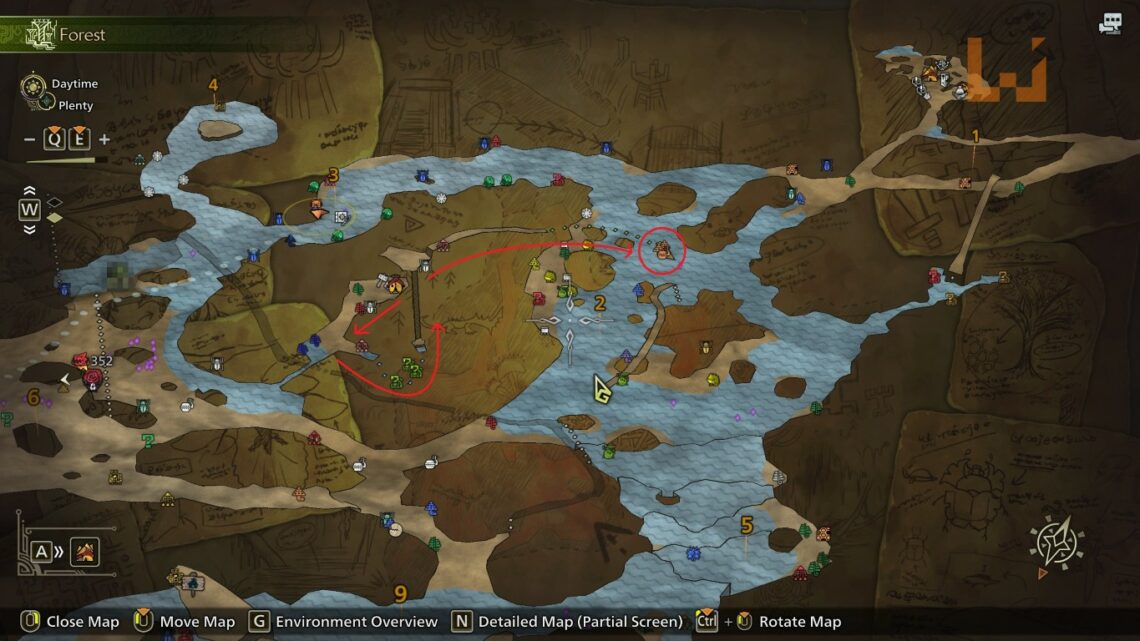Select the base camp tent marker
Image resolution: width=1140 pixels, height=641 pixels.
coord(931,72)
